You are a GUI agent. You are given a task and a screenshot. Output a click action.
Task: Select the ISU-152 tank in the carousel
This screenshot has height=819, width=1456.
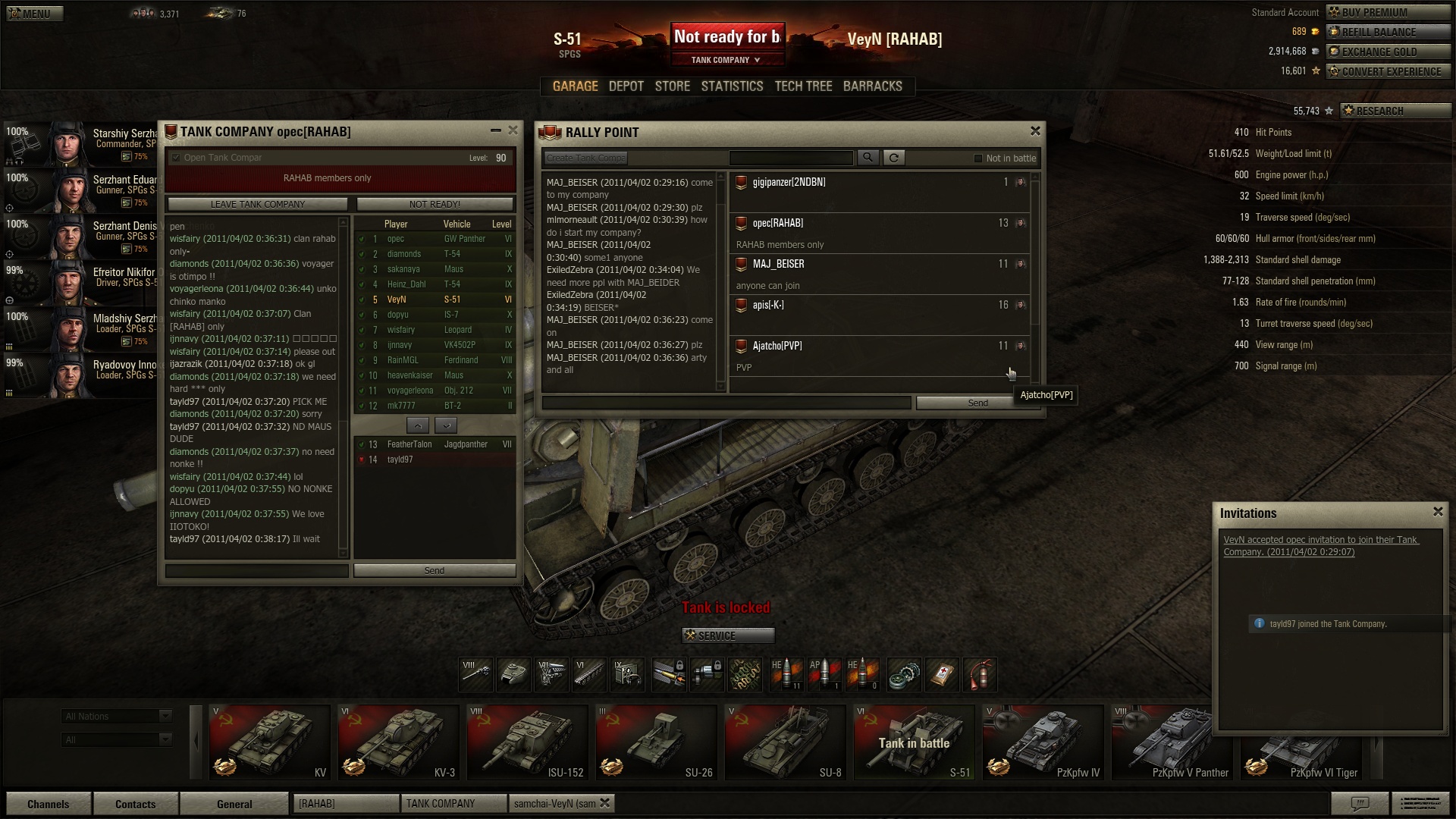[527, 742]
